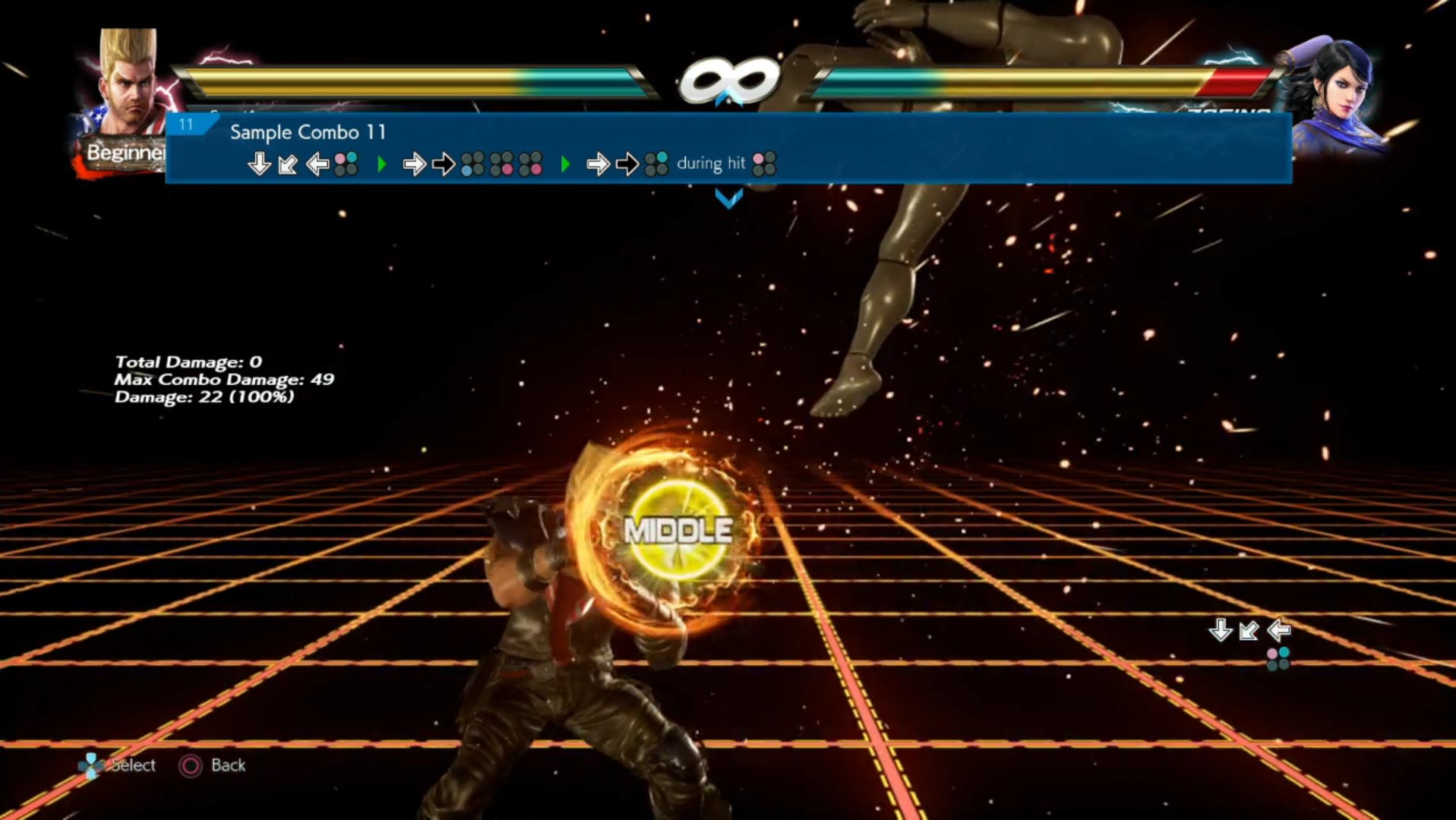The width and height of the screenshot is (1456, 820).
Task: Click the pink and teal button-pair icon in notation
Action: 346,161
